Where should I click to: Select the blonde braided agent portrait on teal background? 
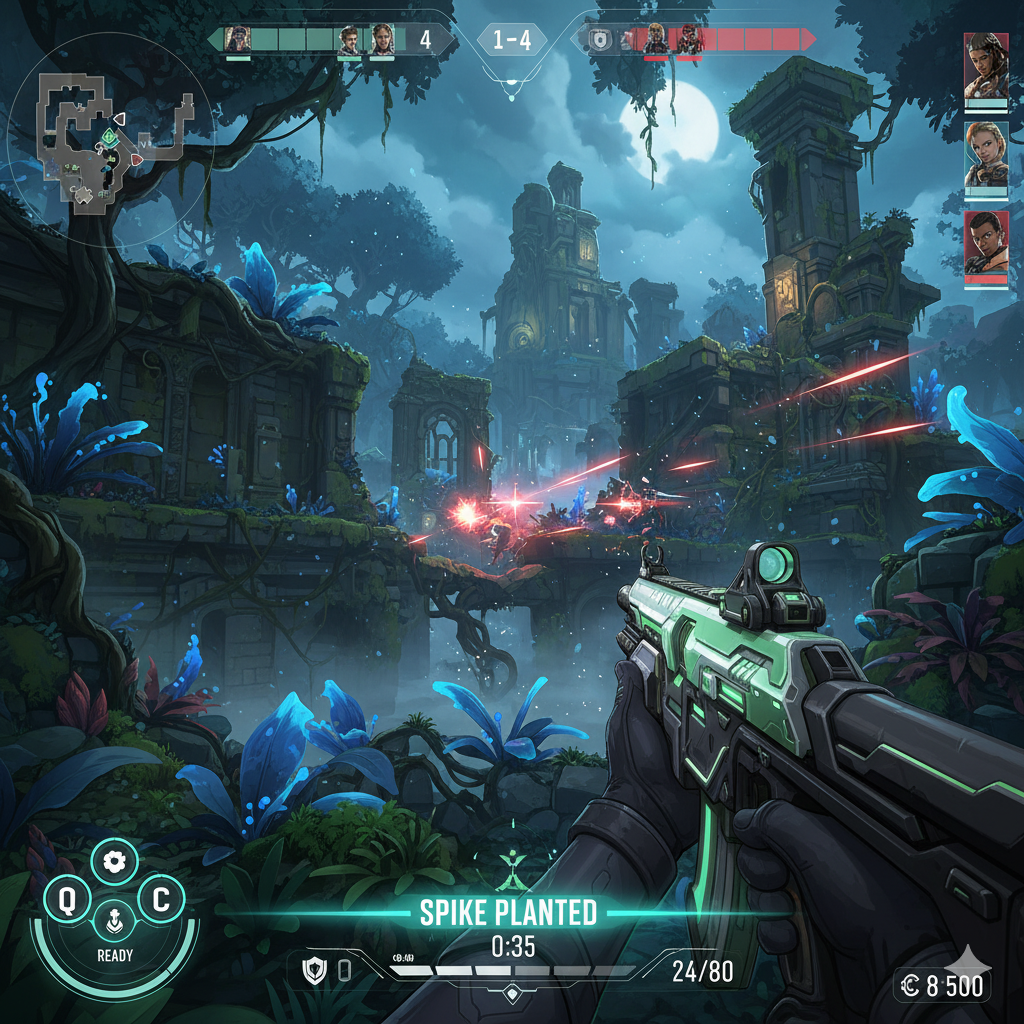click(985, 155)
